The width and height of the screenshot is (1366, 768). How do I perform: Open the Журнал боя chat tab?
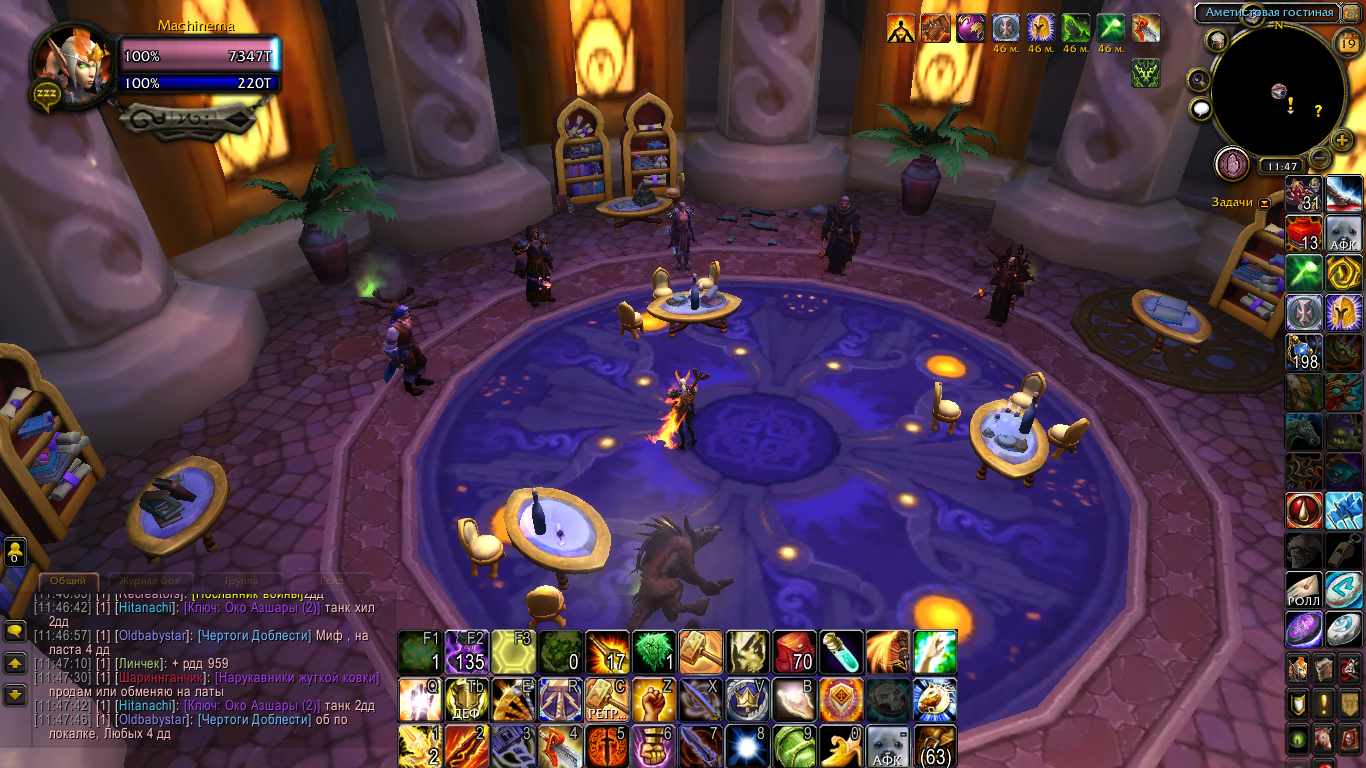pos(150,581)
